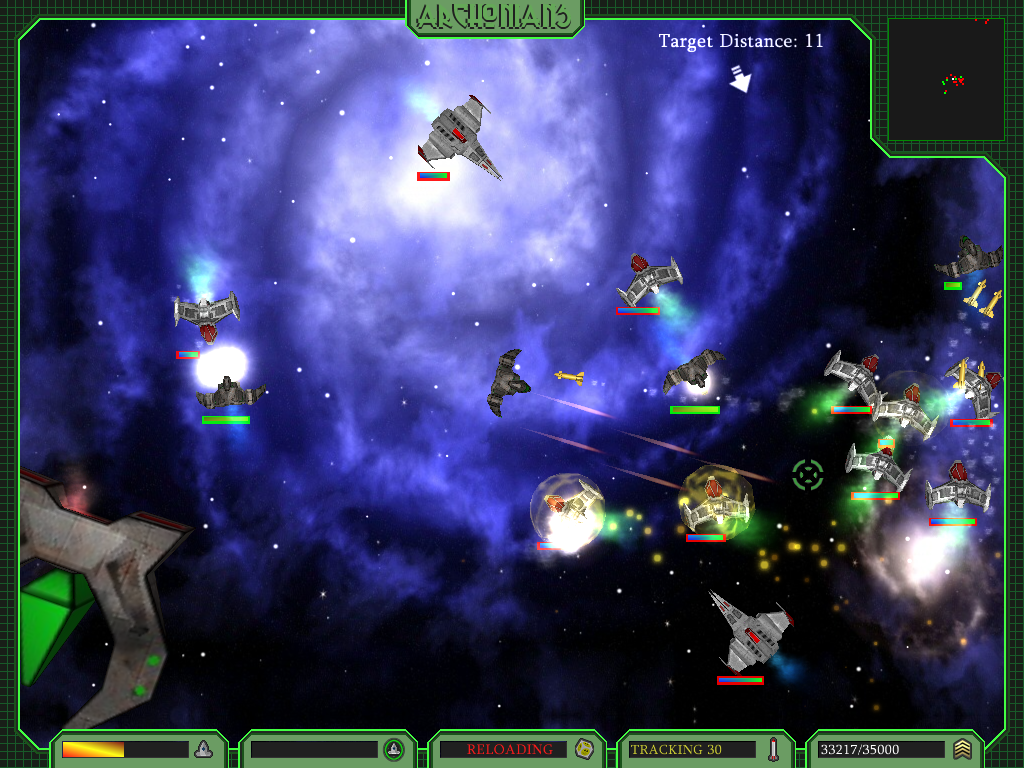Click the yellow weapon ammo icon
The width and height of the screenshot is (1024, 768).
[584, 749]
